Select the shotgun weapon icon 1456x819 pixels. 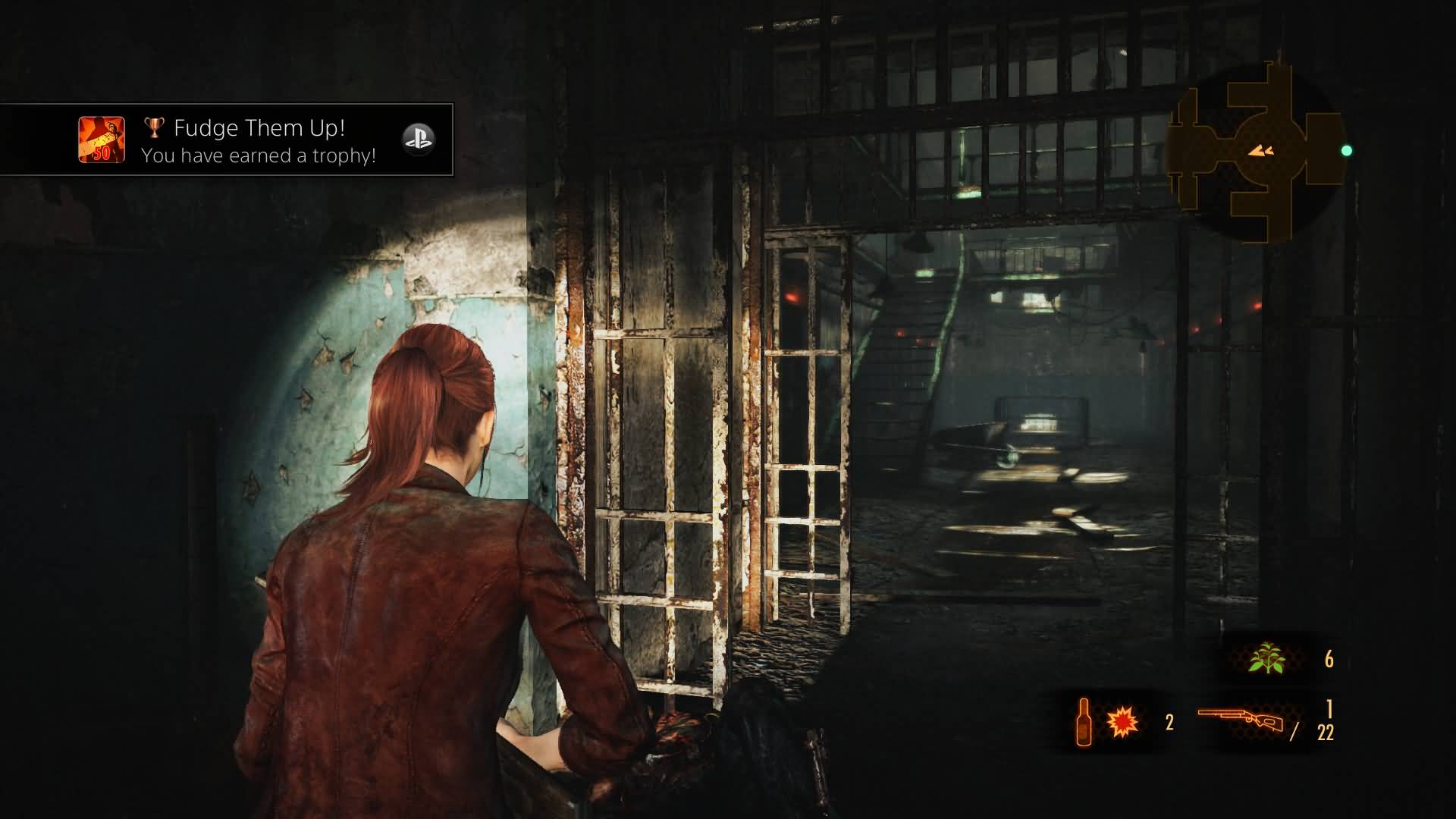coord(1241,722)
